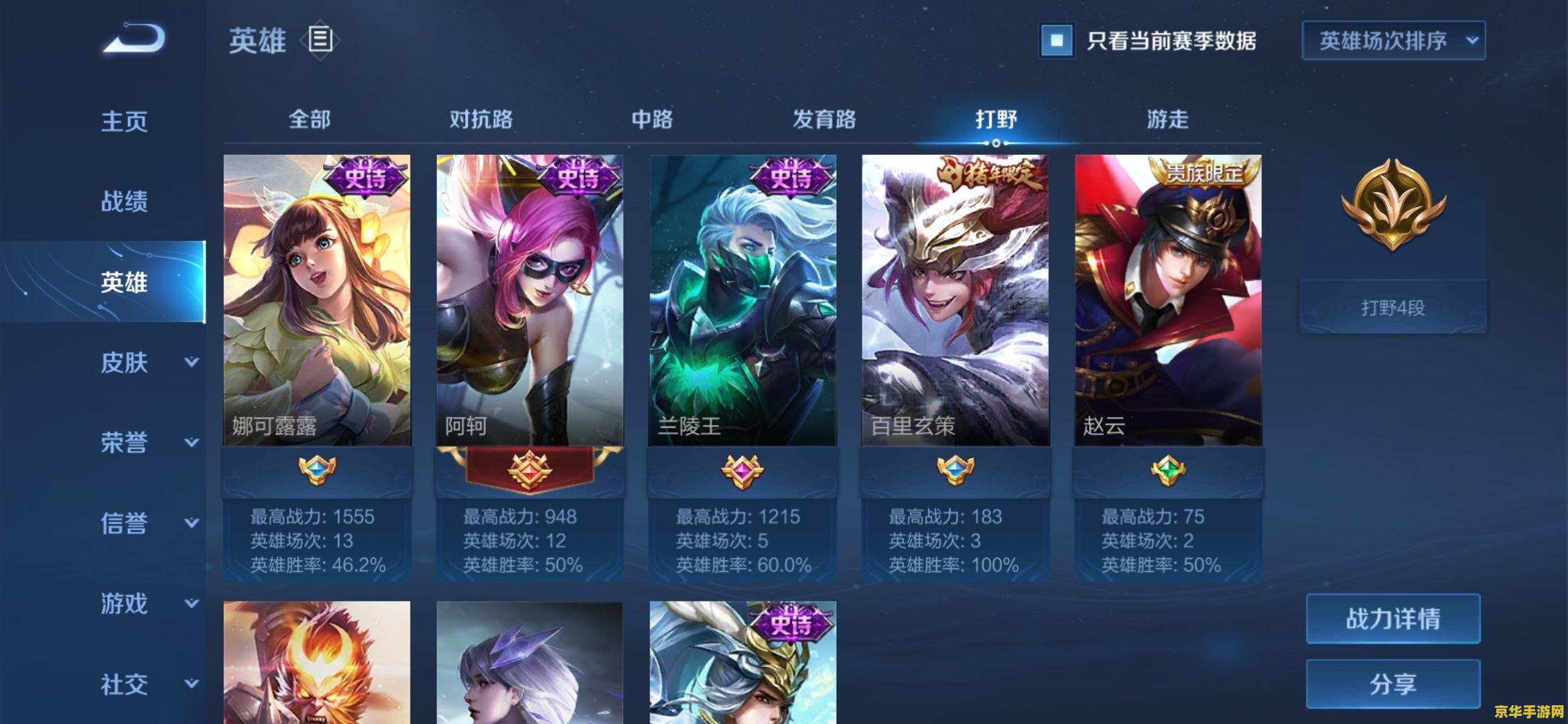The image size is (1568, 724).
Task: Switch to the 游走 roaming tab
Action: pos(1167,119)
